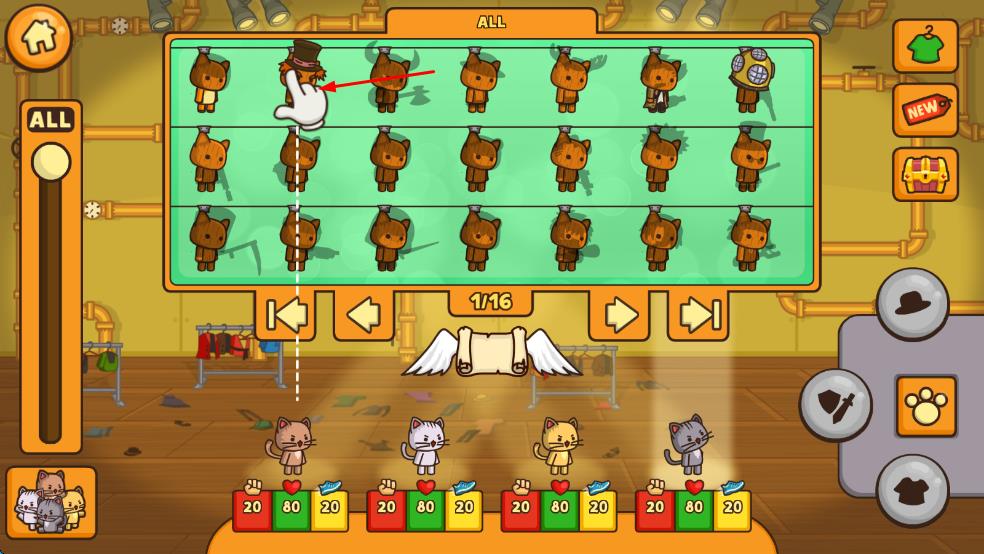Select the white cat character
This screenshot has height=554, width=984.
pos(425,444)
